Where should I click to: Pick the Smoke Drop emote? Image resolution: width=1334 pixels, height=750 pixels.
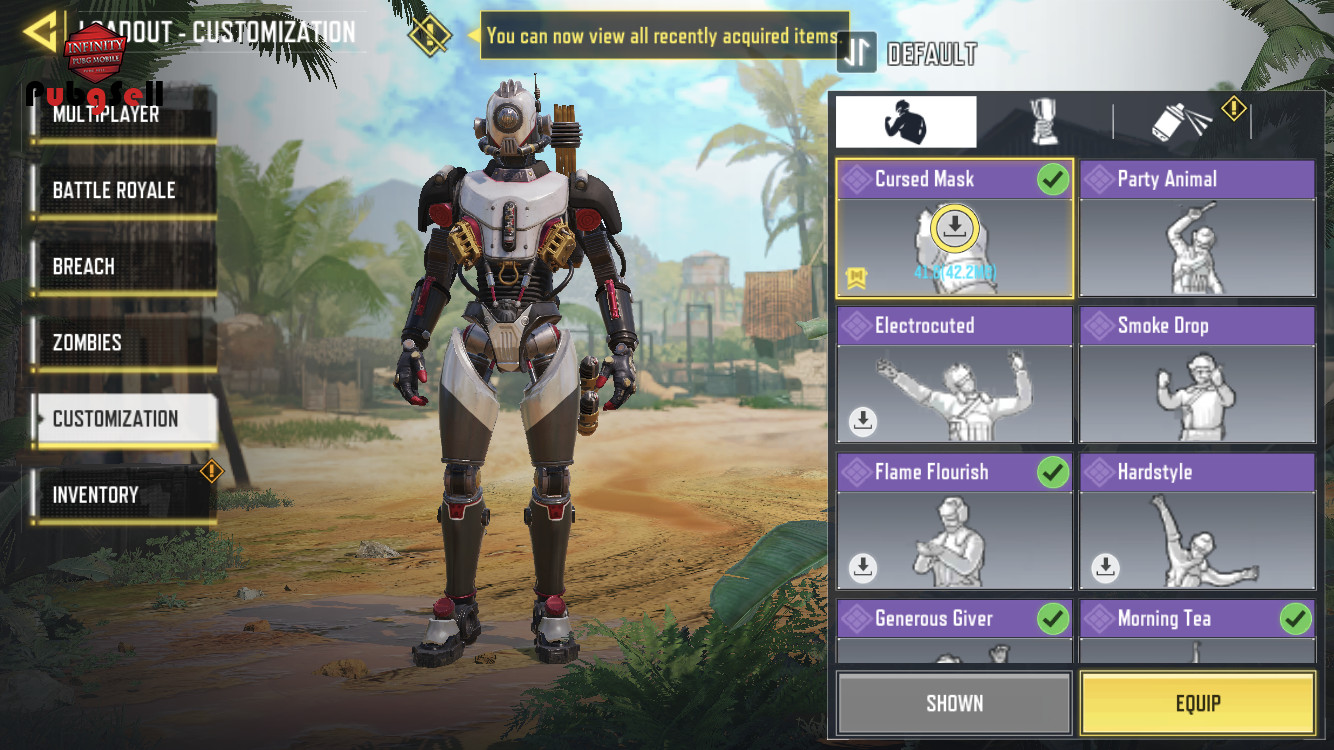pos(1197,375)
